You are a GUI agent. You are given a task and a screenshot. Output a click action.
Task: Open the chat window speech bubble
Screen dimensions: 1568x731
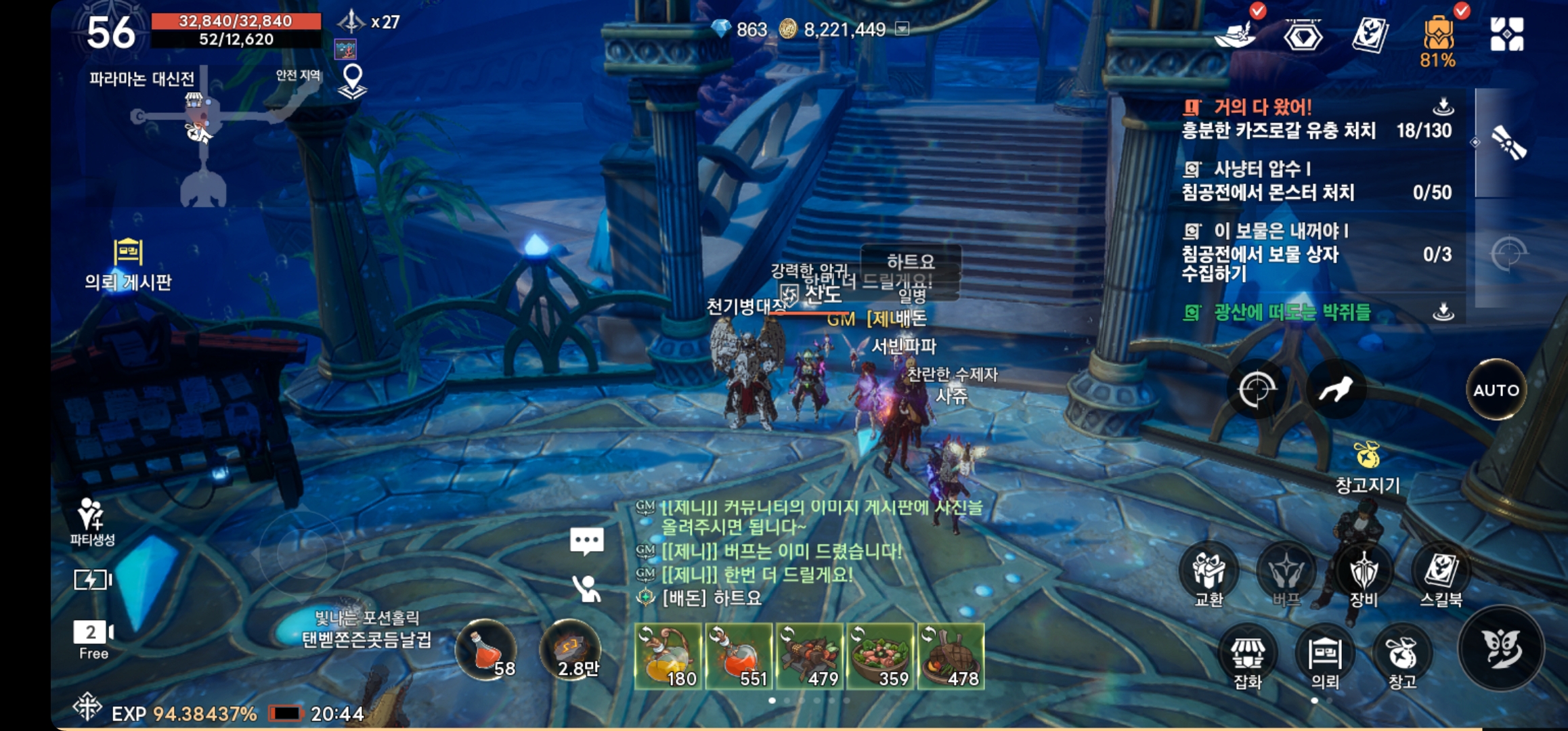[586, 541]
